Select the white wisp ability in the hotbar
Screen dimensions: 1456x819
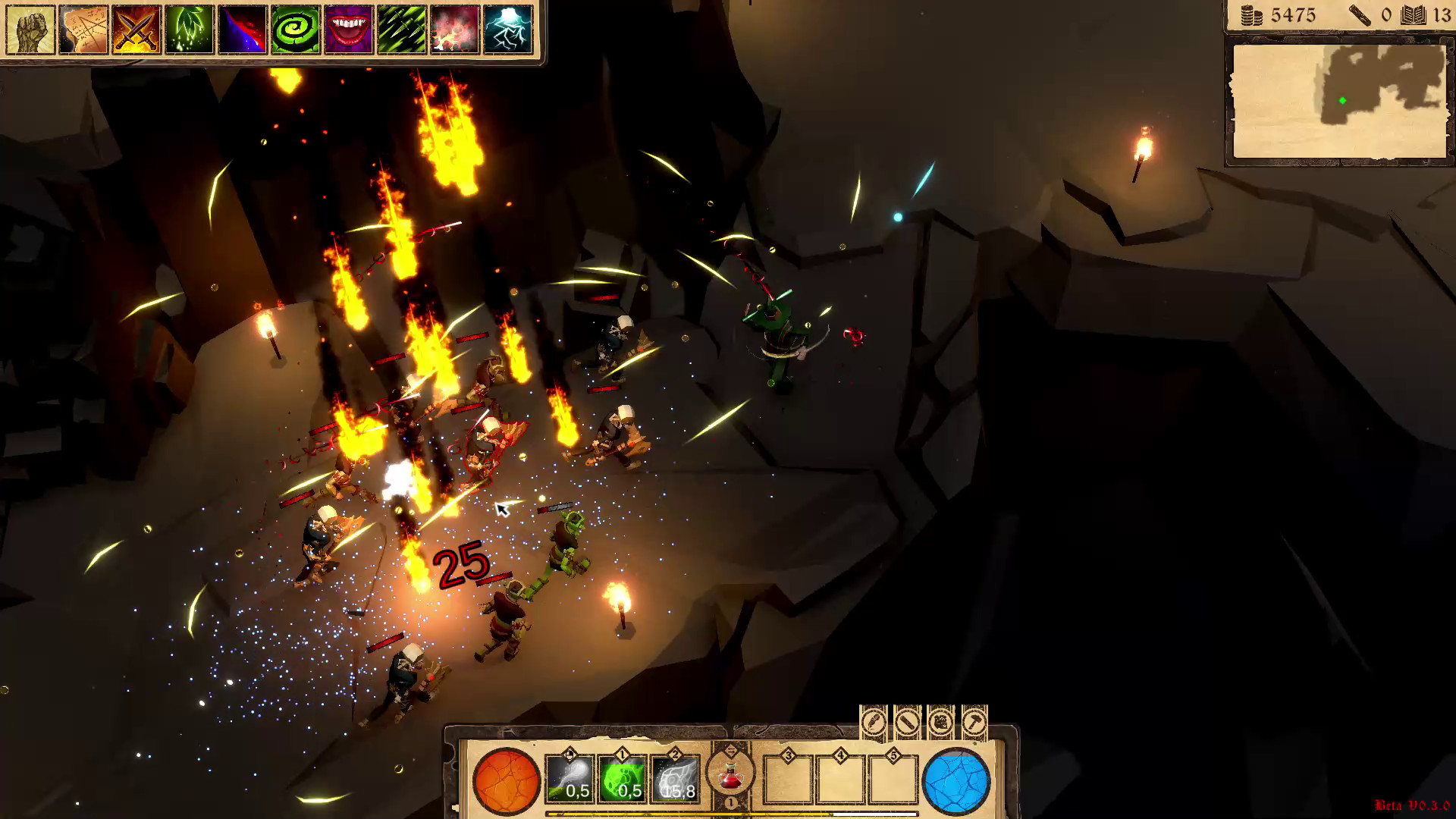point(570,780)
